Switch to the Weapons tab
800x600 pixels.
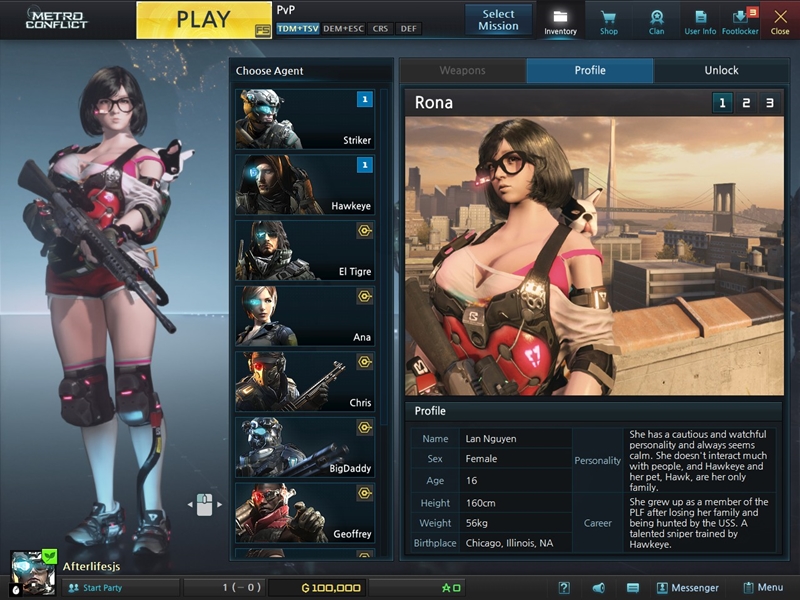(x=462, y=71)
